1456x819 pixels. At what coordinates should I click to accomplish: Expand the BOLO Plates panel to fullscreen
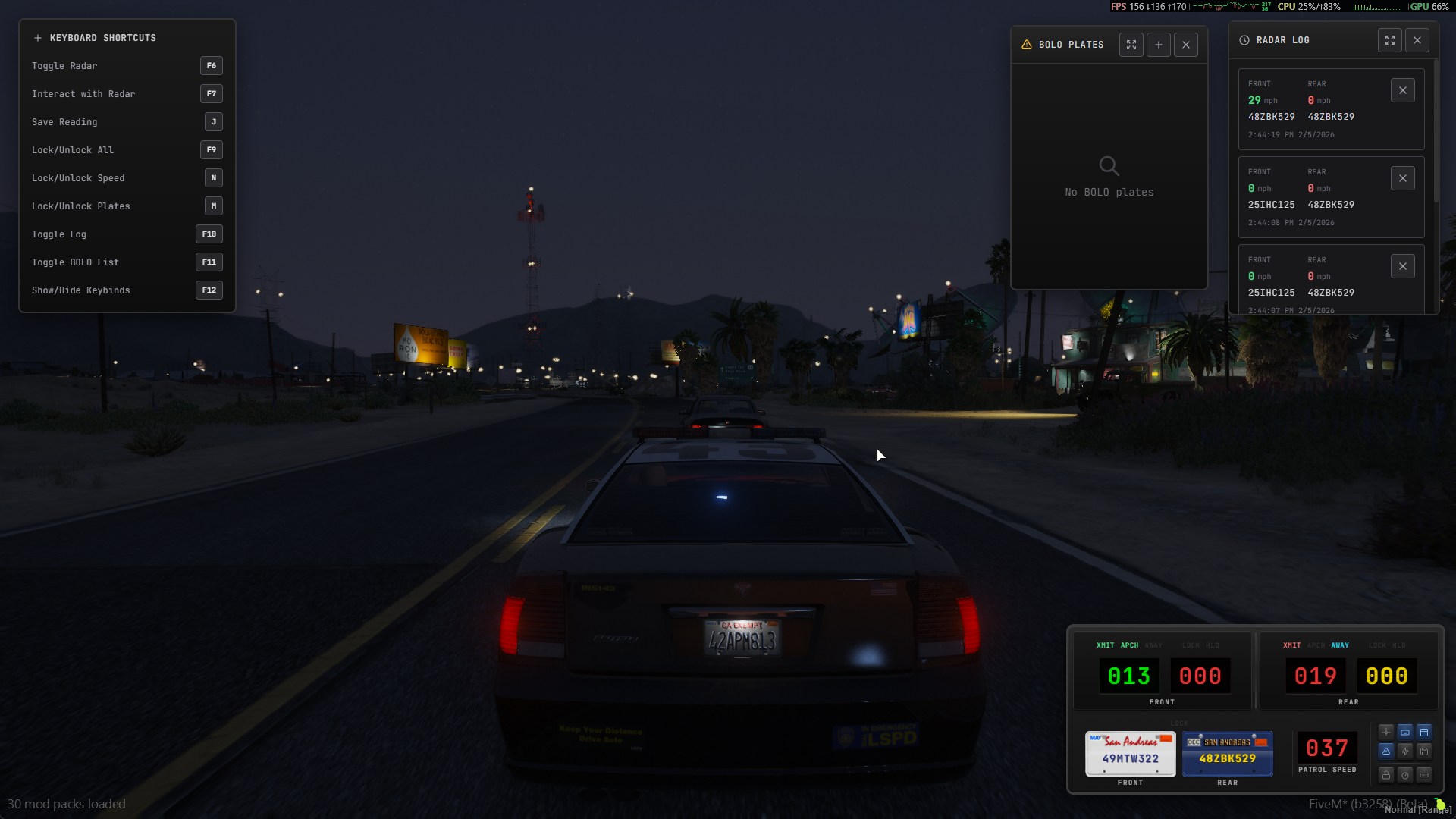coord(1131,45)
